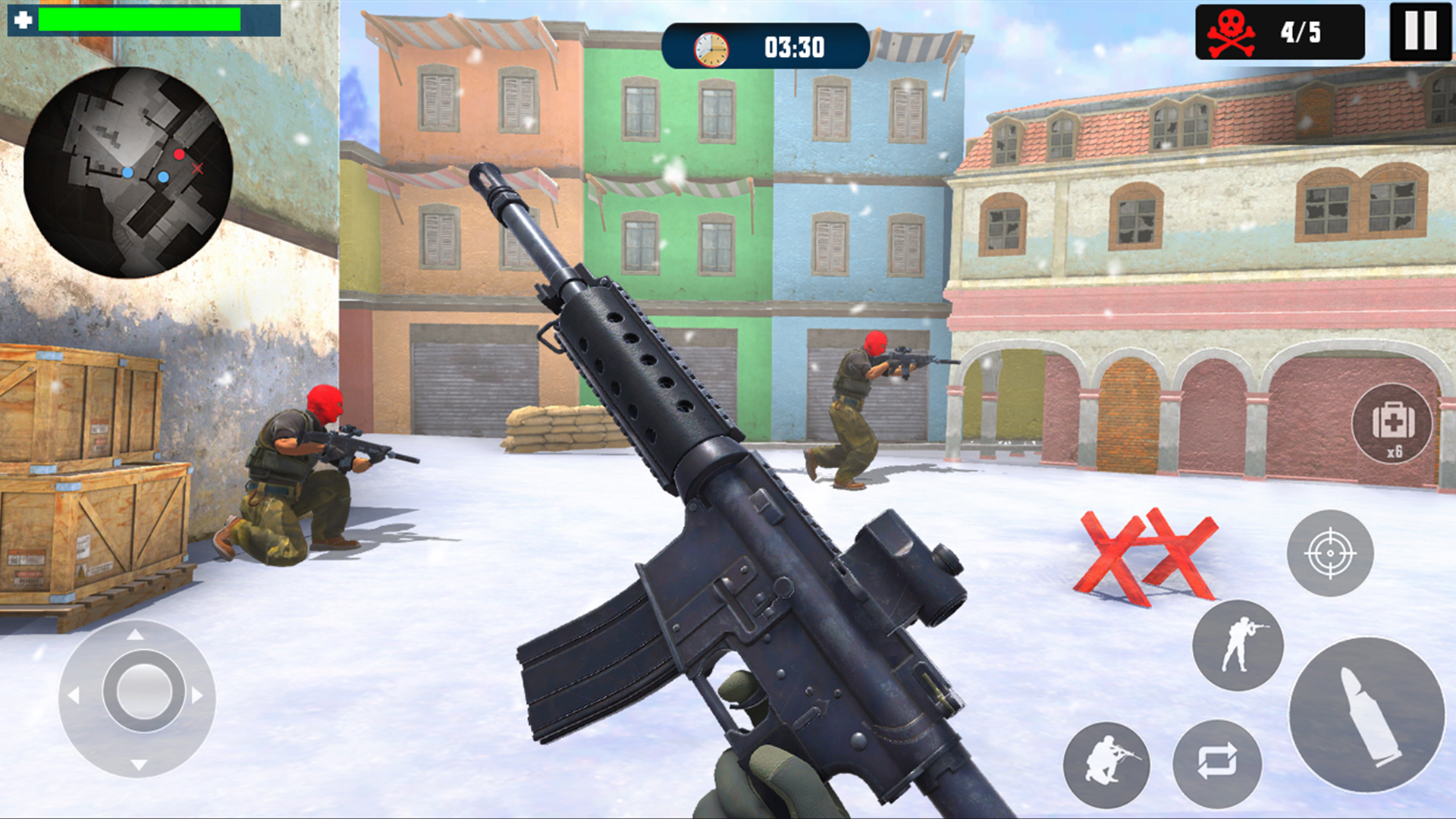The image size is (1456, 819).
Task: Tap the kill count 4/5 display
Action: point(1300,31)
